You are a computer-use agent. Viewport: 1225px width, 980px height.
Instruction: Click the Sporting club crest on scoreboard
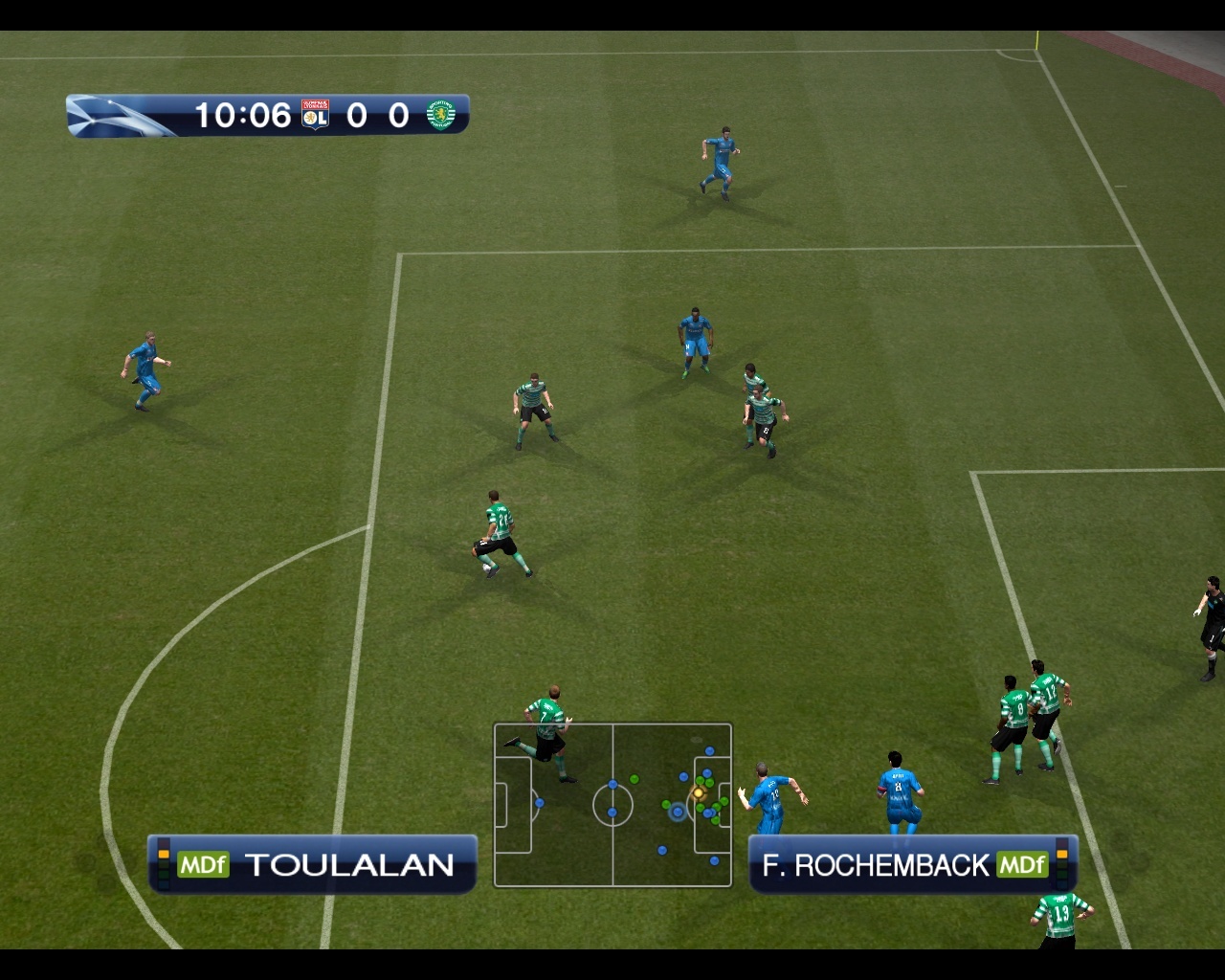coord(440,115)
